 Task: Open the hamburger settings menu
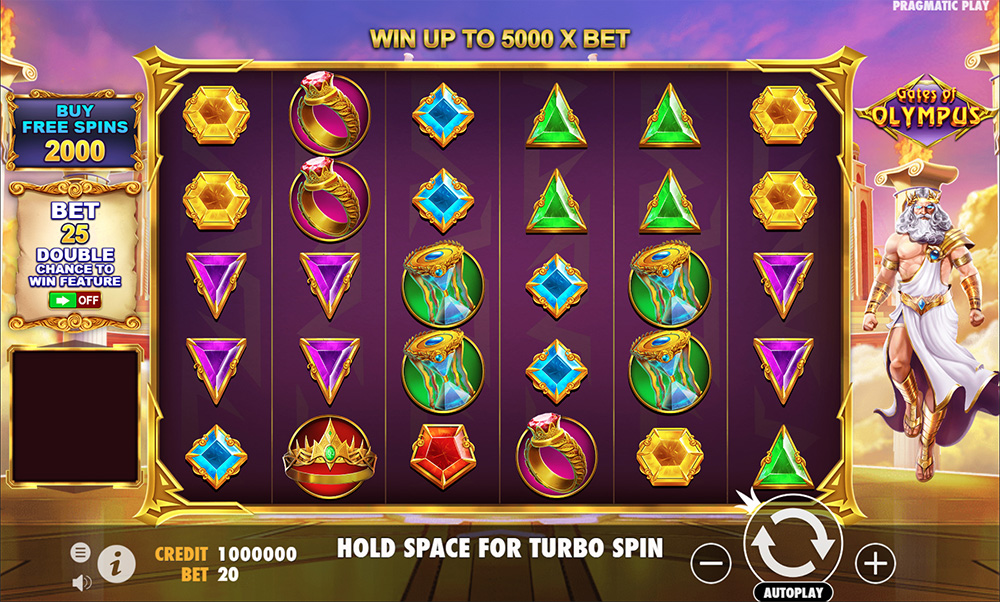[x=81, y=552]
